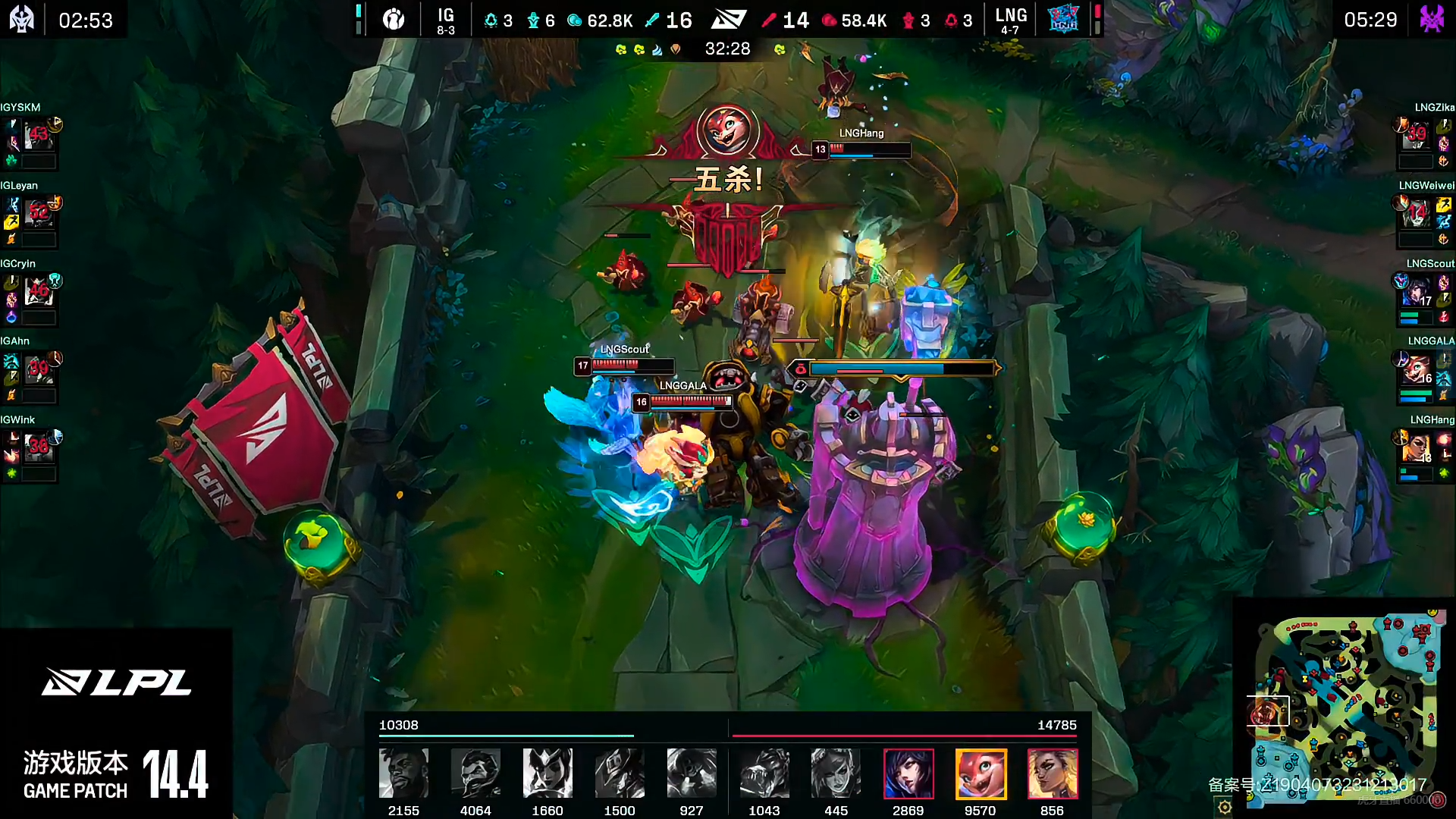Choose the champion thumbnail with 4064 damage
1456x819 pixels.
click(475, 773)
